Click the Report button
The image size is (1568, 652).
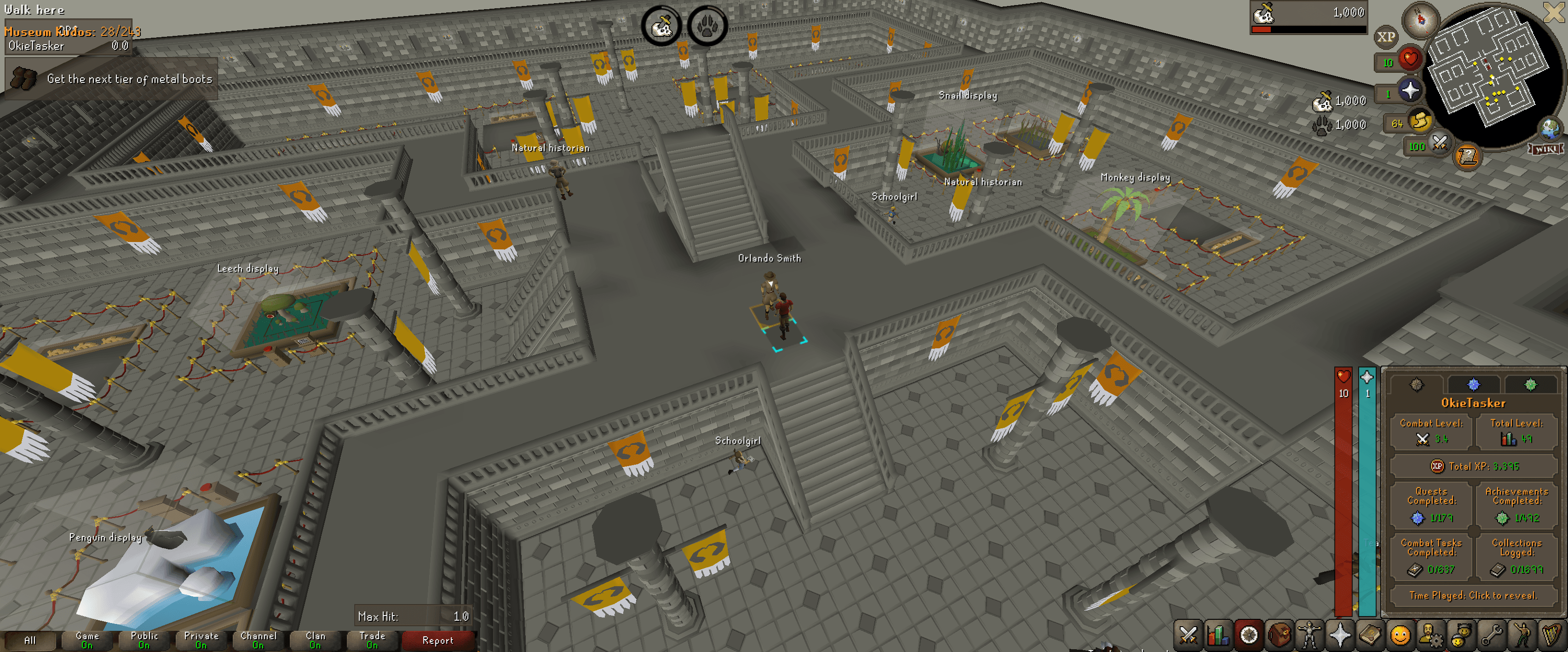point(438,640)
